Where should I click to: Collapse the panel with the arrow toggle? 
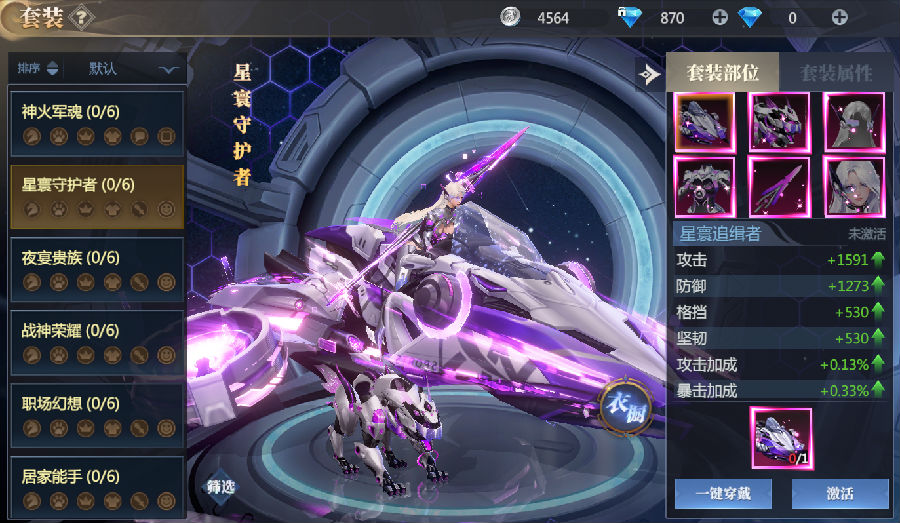tap(649, 74)
